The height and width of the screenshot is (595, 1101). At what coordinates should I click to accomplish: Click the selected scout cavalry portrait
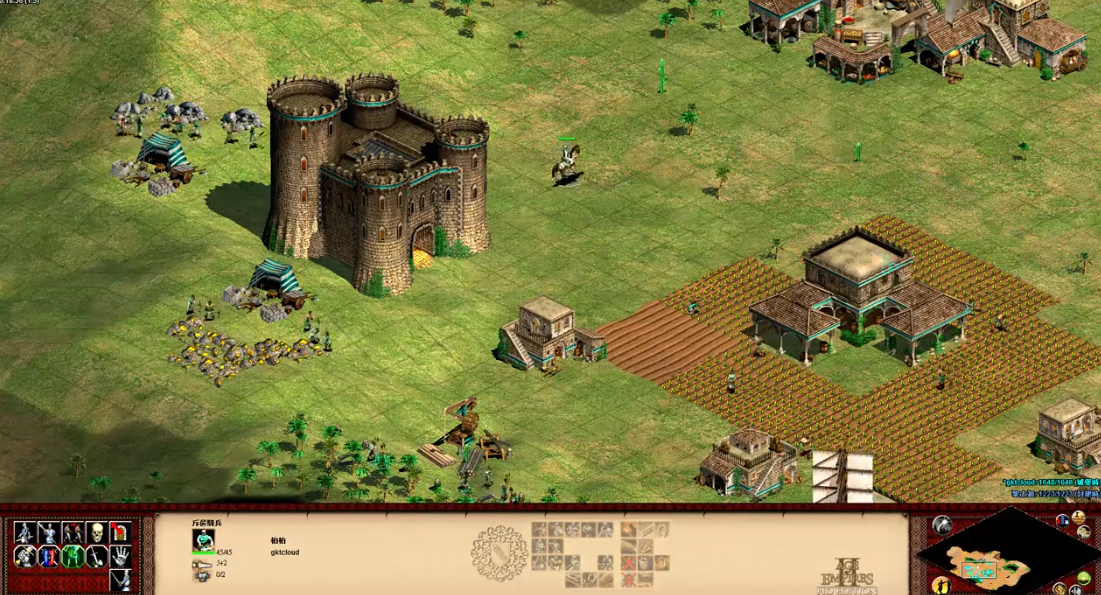coord(203,539)
